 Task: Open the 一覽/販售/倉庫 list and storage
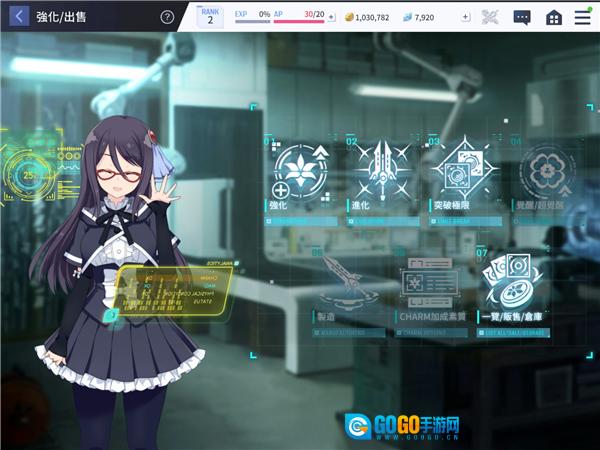tap(515, 287)
